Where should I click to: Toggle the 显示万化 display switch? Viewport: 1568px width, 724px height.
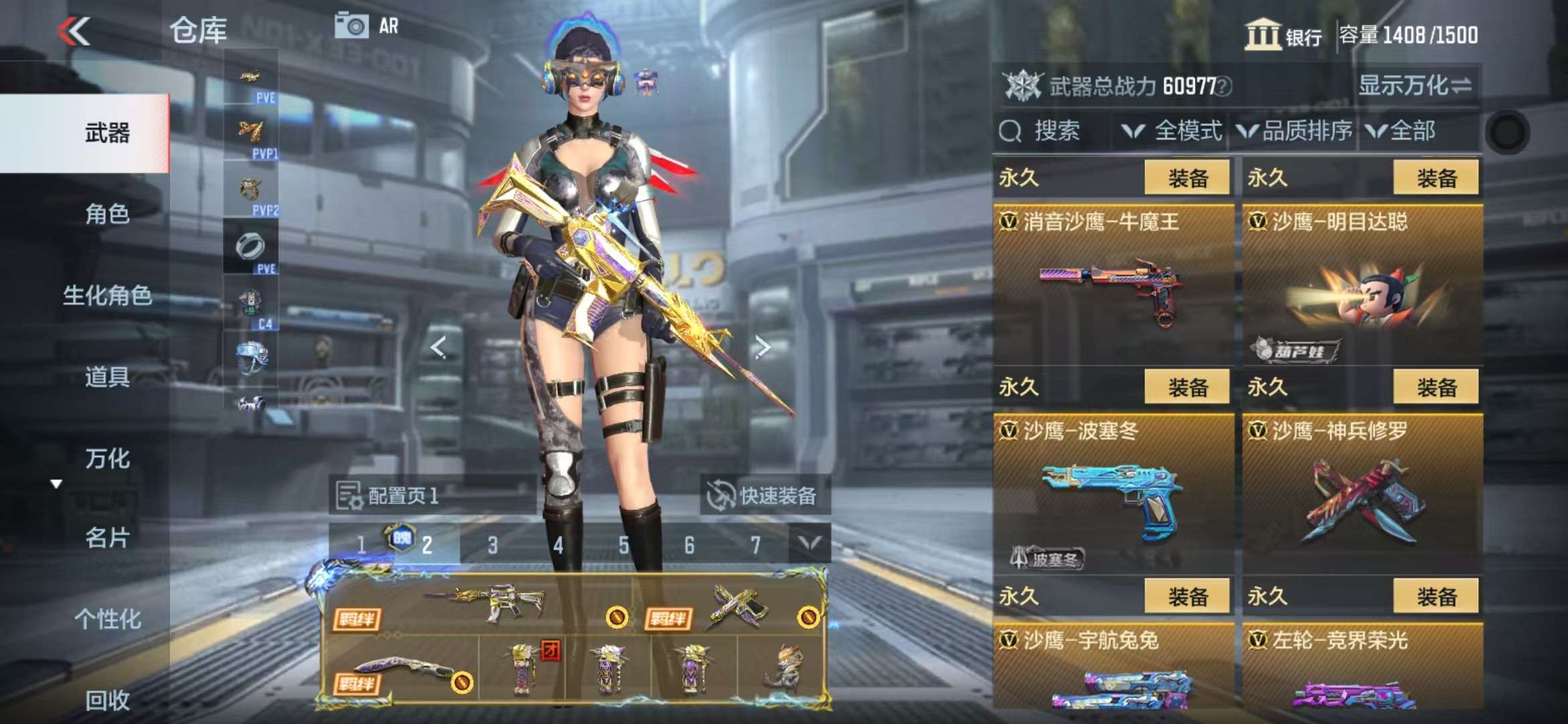click(1415, 86)
